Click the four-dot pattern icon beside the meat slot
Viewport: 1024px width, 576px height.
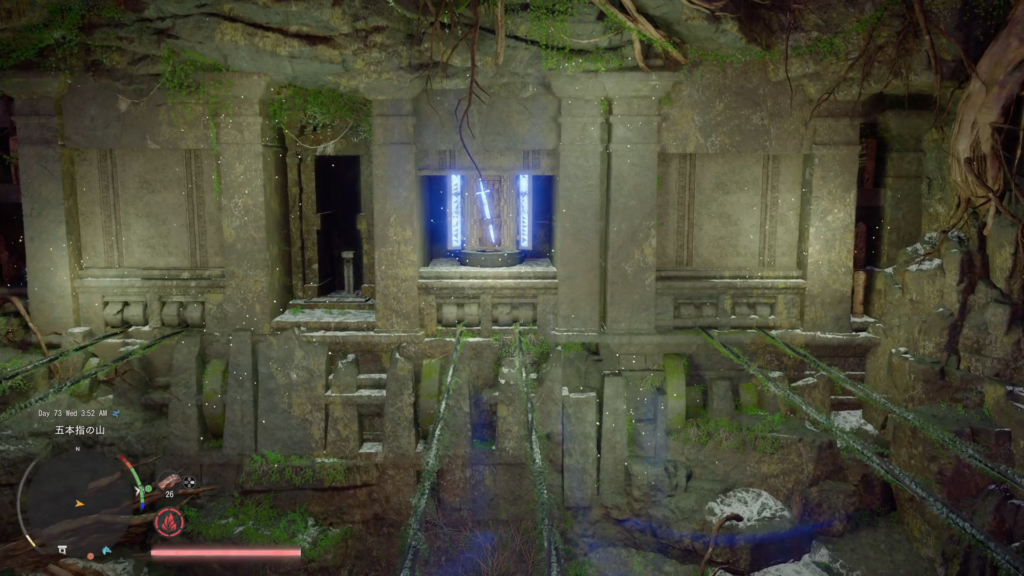coord(189,482)
